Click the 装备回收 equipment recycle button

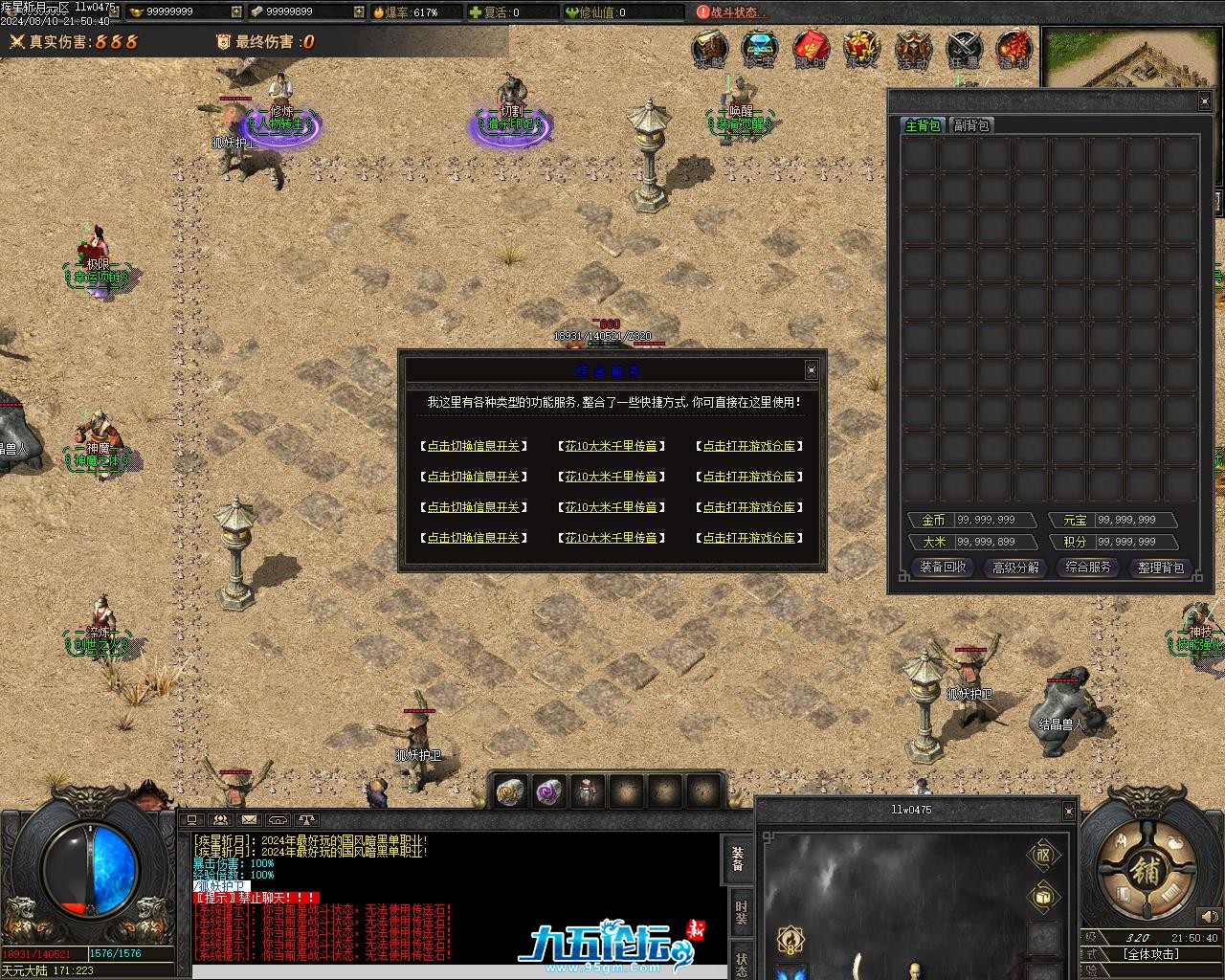pos(943,568)
